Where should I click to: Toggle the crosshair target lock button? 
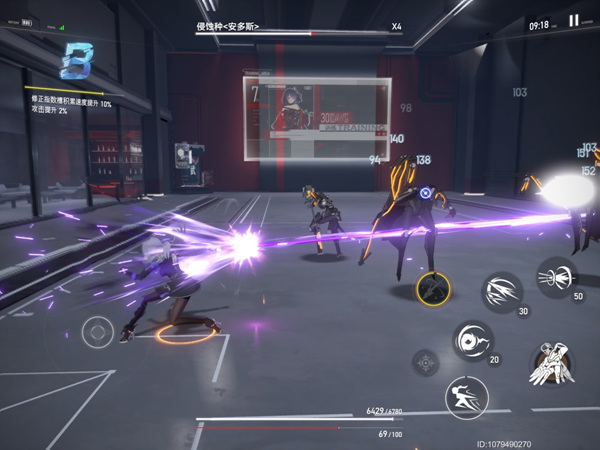pyautogui.click(x=426, y=362)
